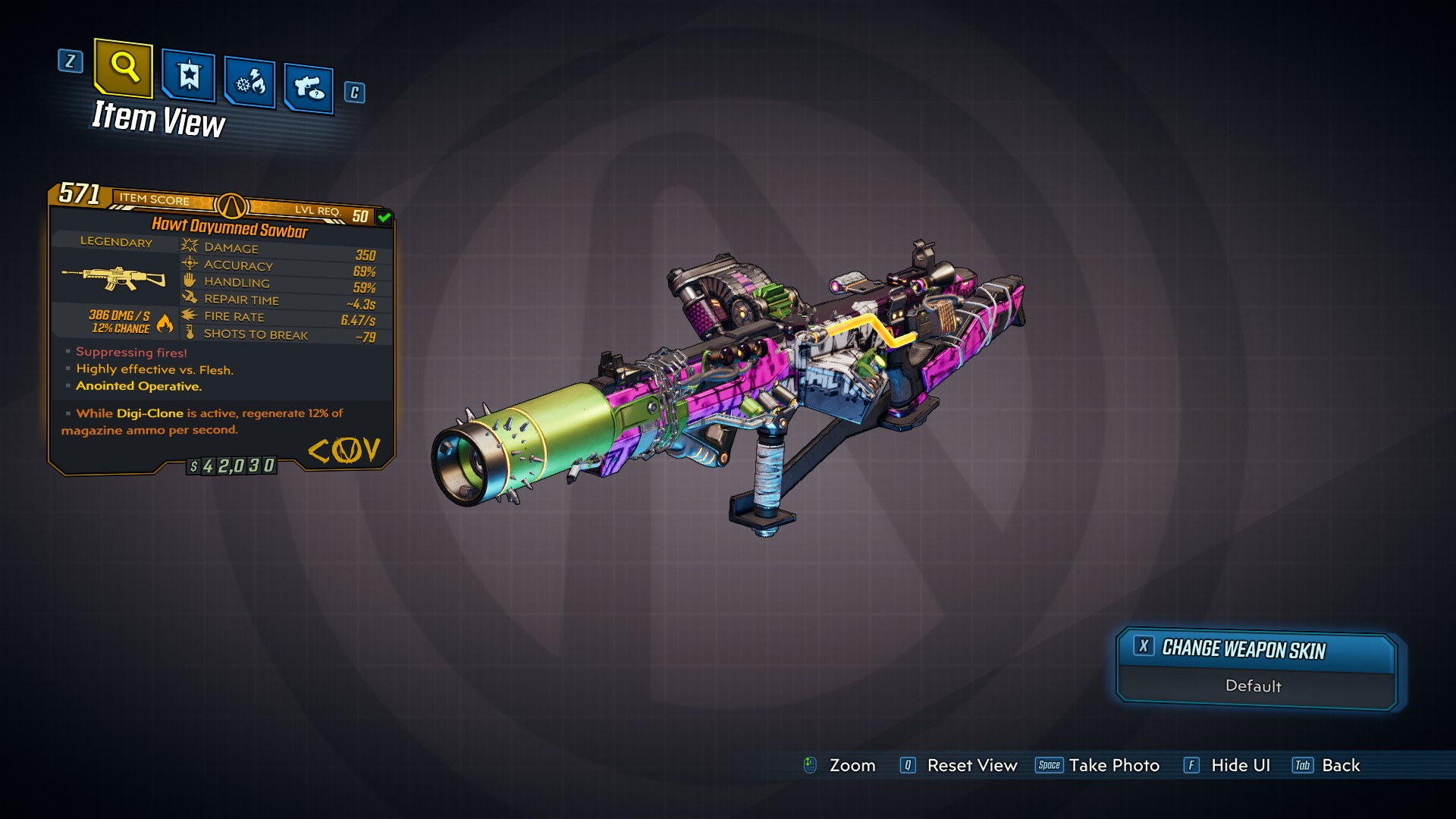
Task: Open the gun inspect tab icon
Action: (x=308, y=85)
